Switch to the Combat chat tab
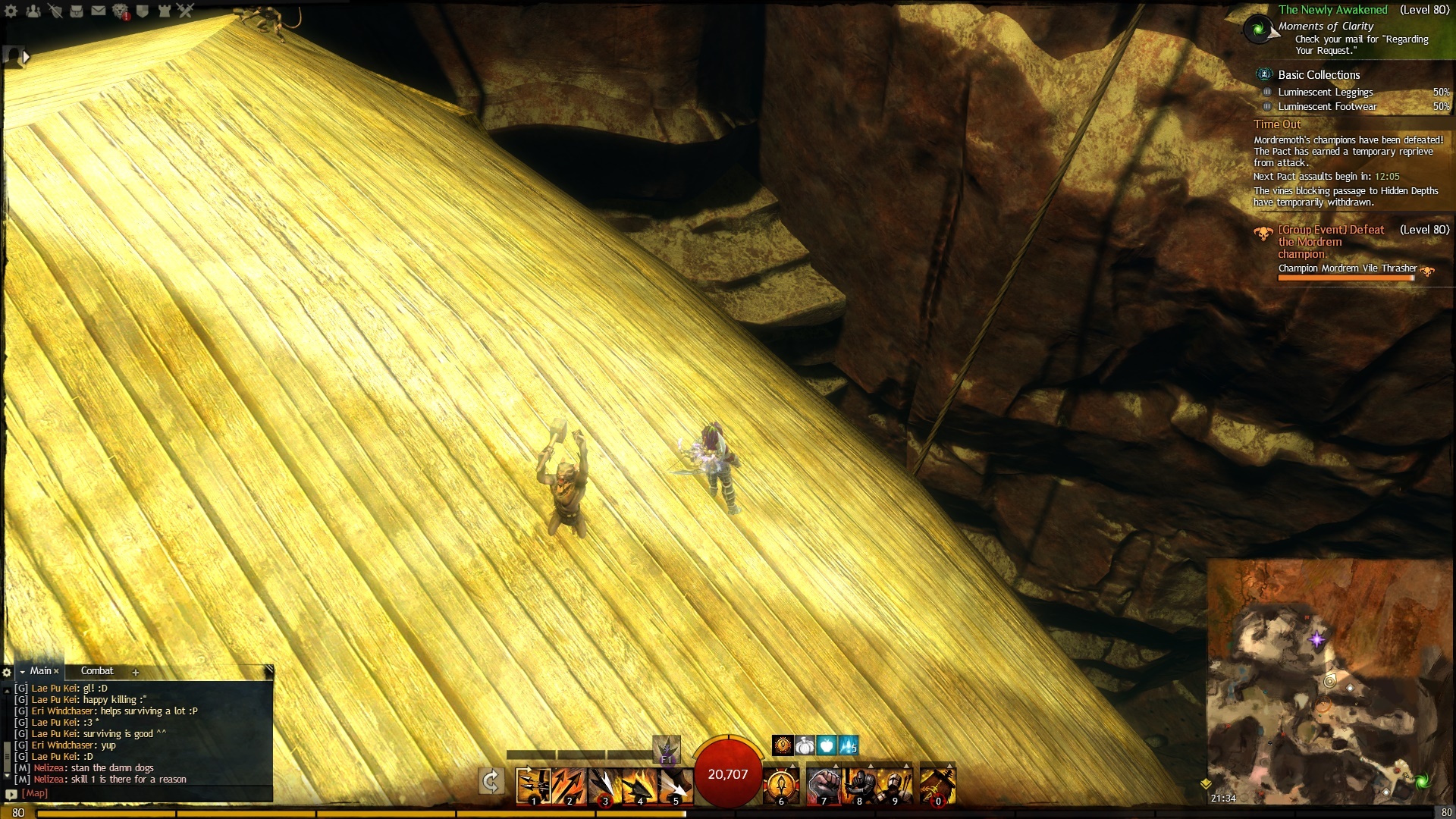 (x=97, y=671)
